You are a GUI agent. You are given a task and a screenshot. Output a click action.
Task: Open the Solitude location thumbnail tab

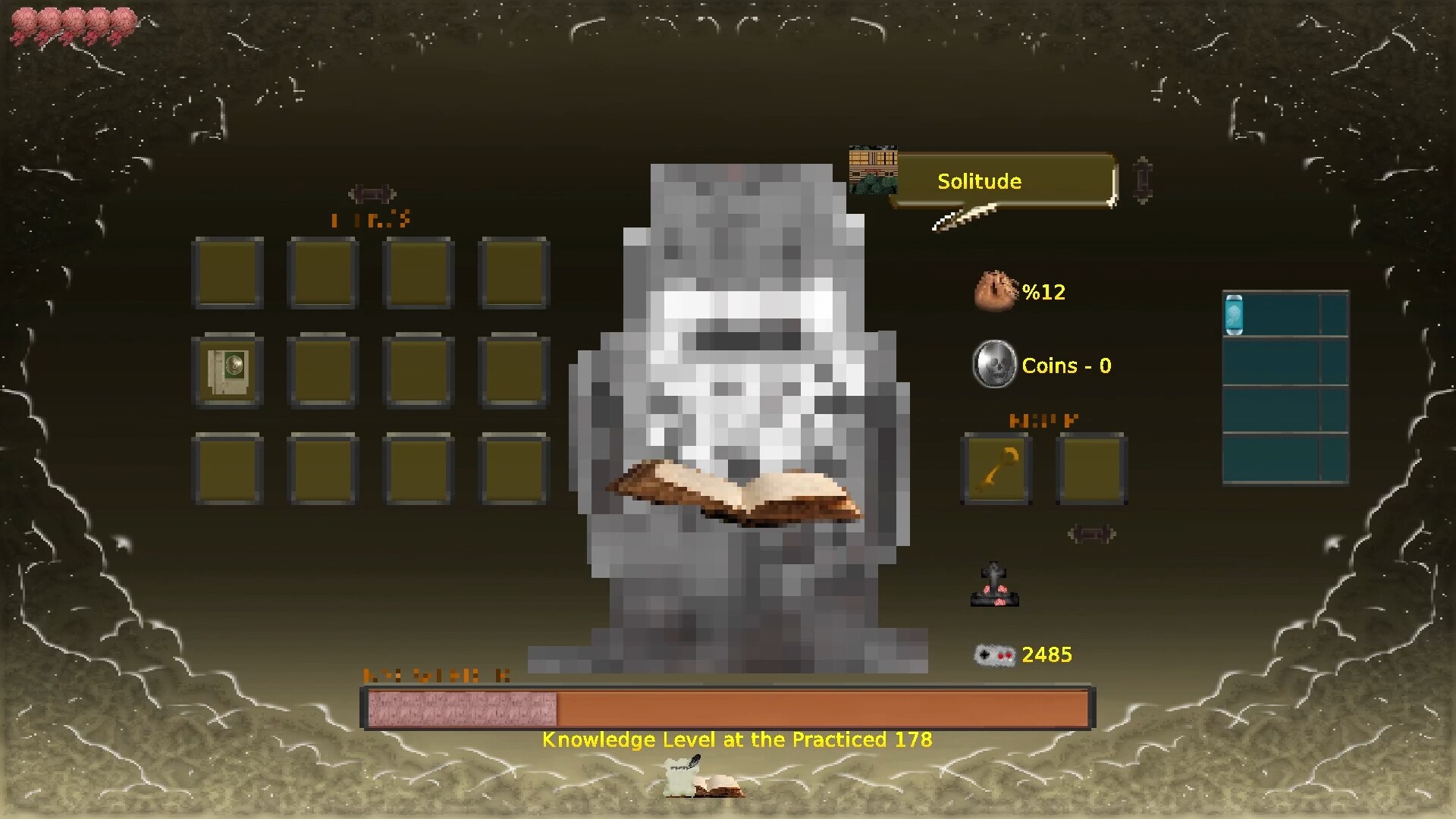873,168
